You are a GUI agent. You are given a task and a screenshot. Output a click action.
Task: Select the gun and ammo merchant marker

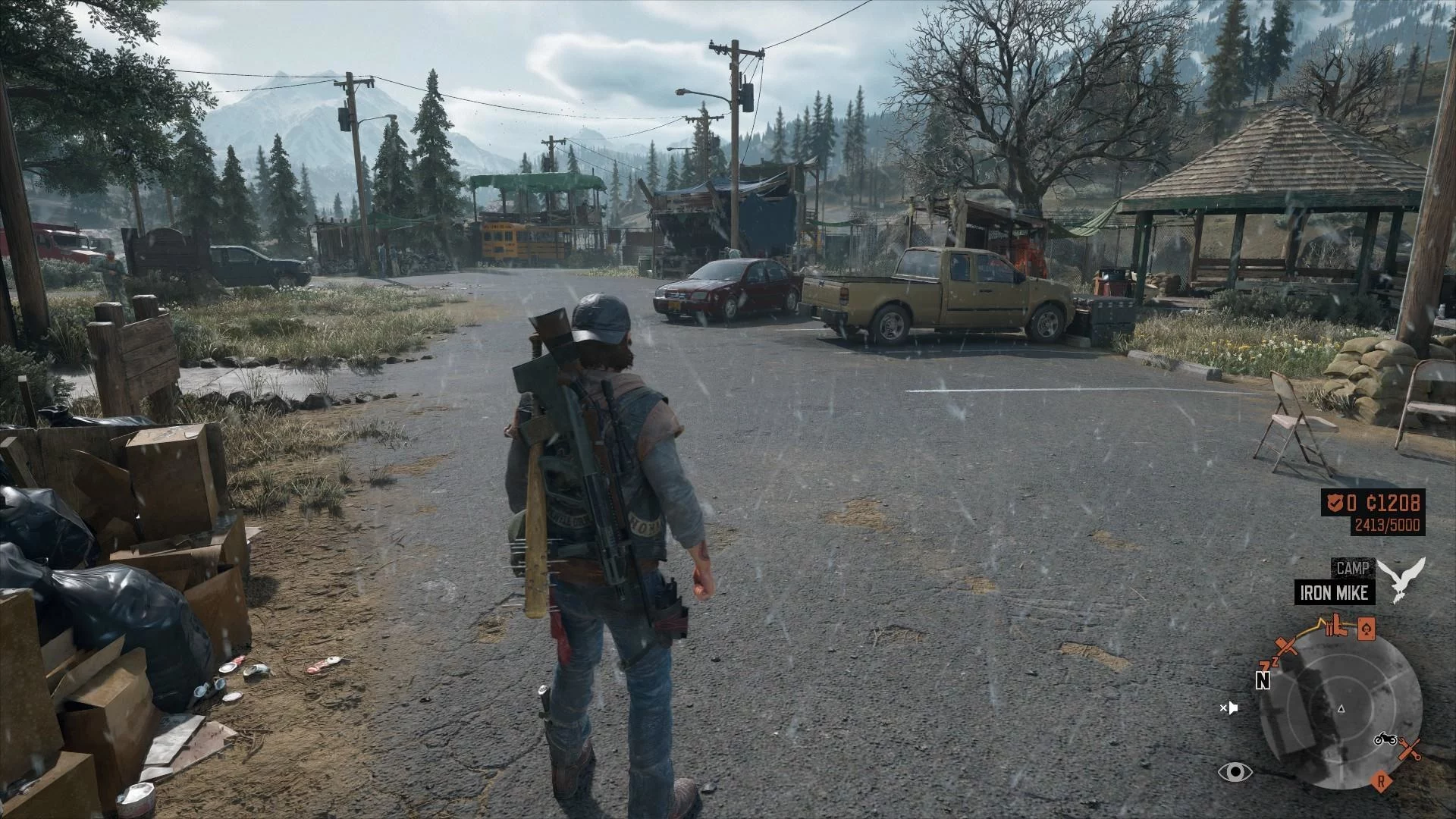point(1337,626)
